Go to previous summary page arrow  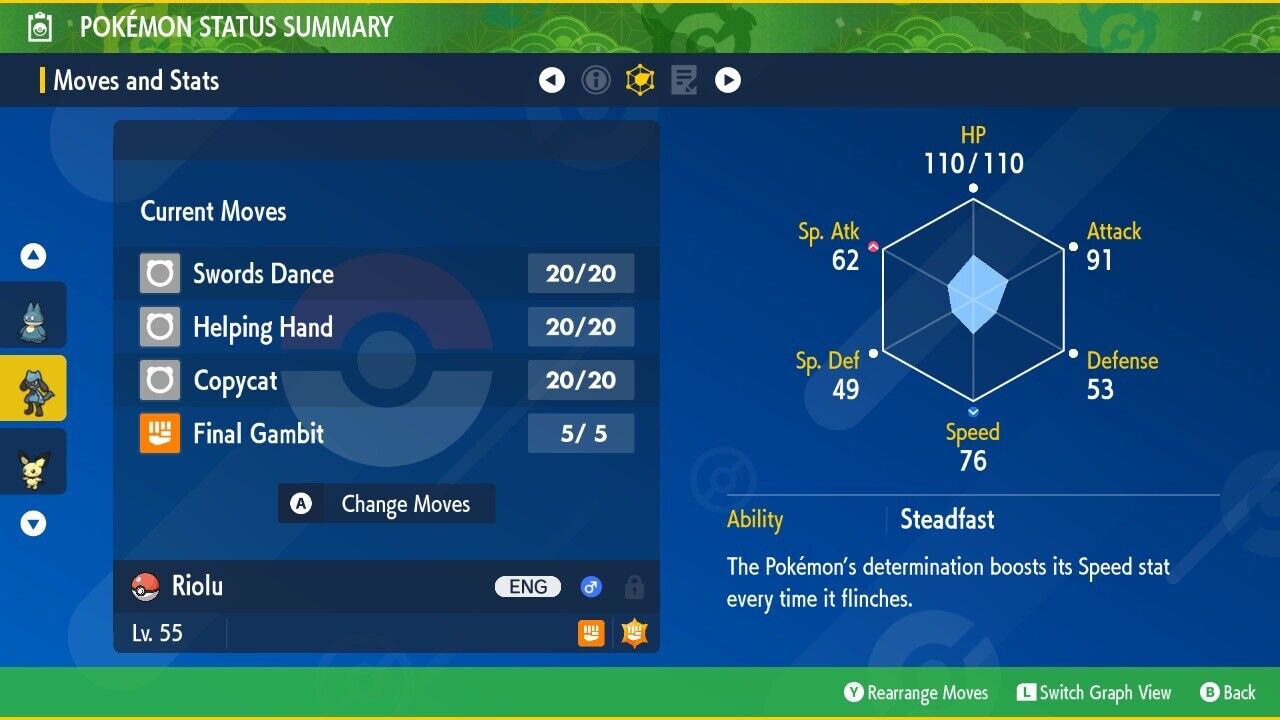click(x=552, y=80)
